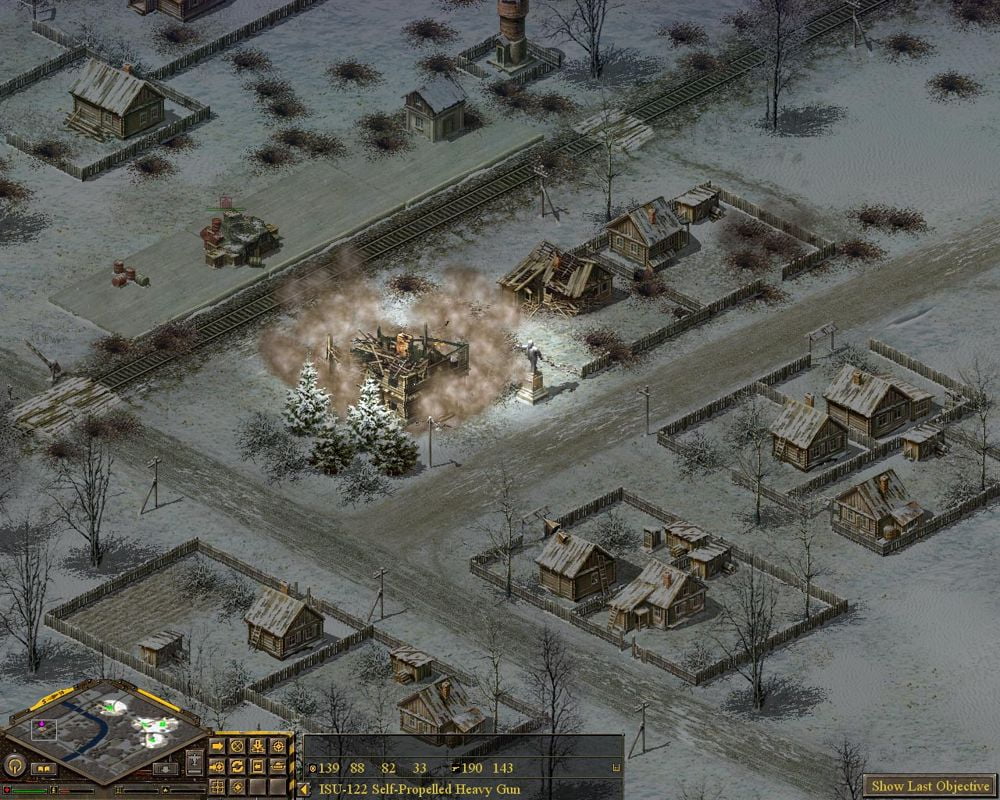Screen dimensions: 1000x800
Task: Collapse the unit info panel with left arrow
Action: point(303,790)
